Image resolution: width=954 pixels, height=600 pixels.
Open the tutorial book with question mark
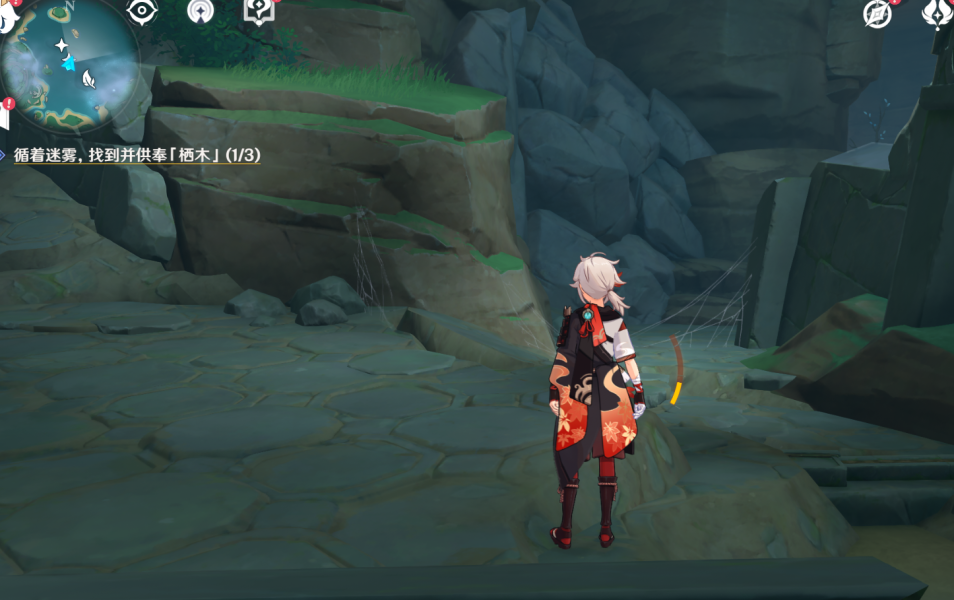tap(258, 11)
